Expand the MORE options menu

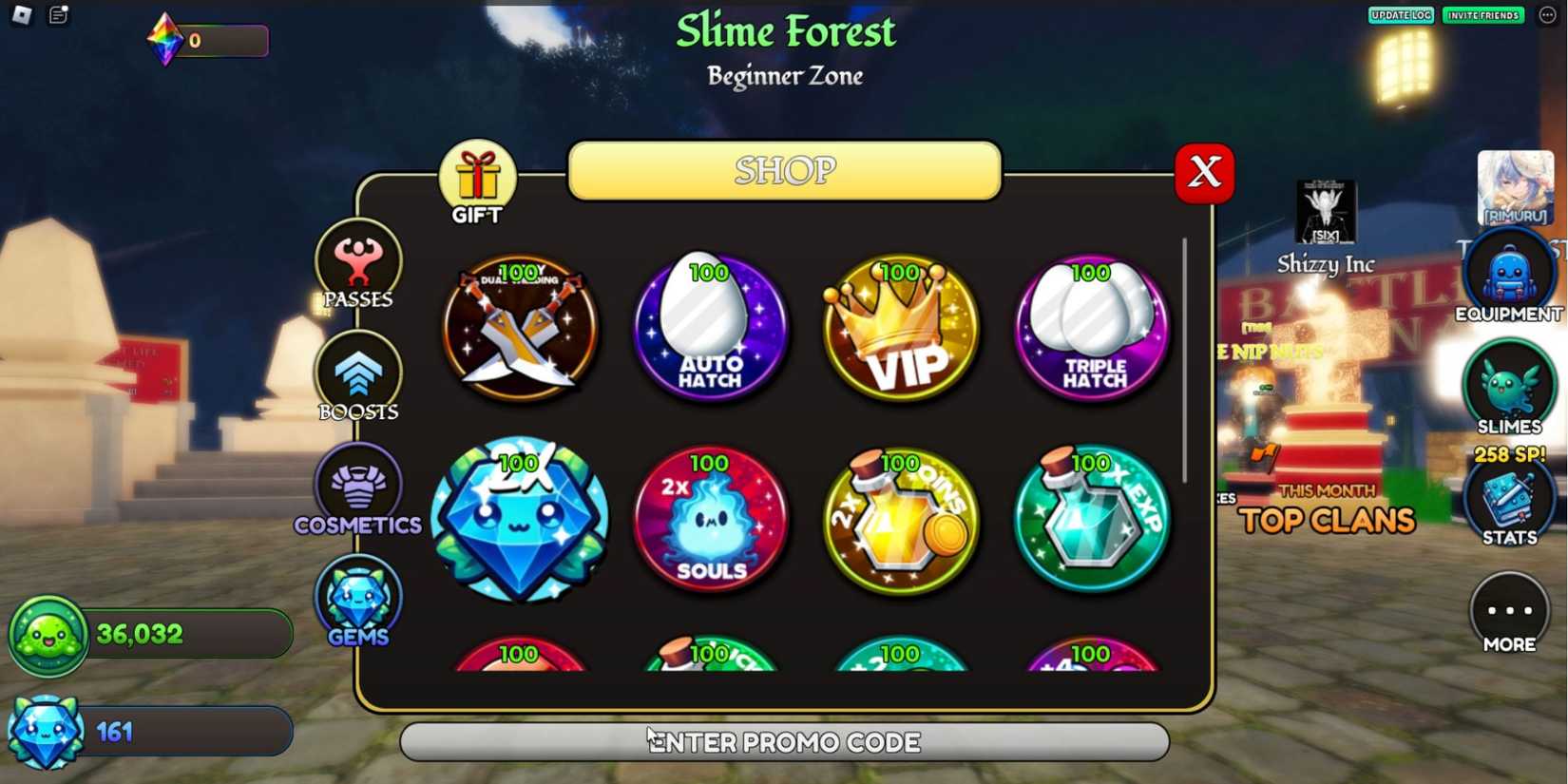1509,613
